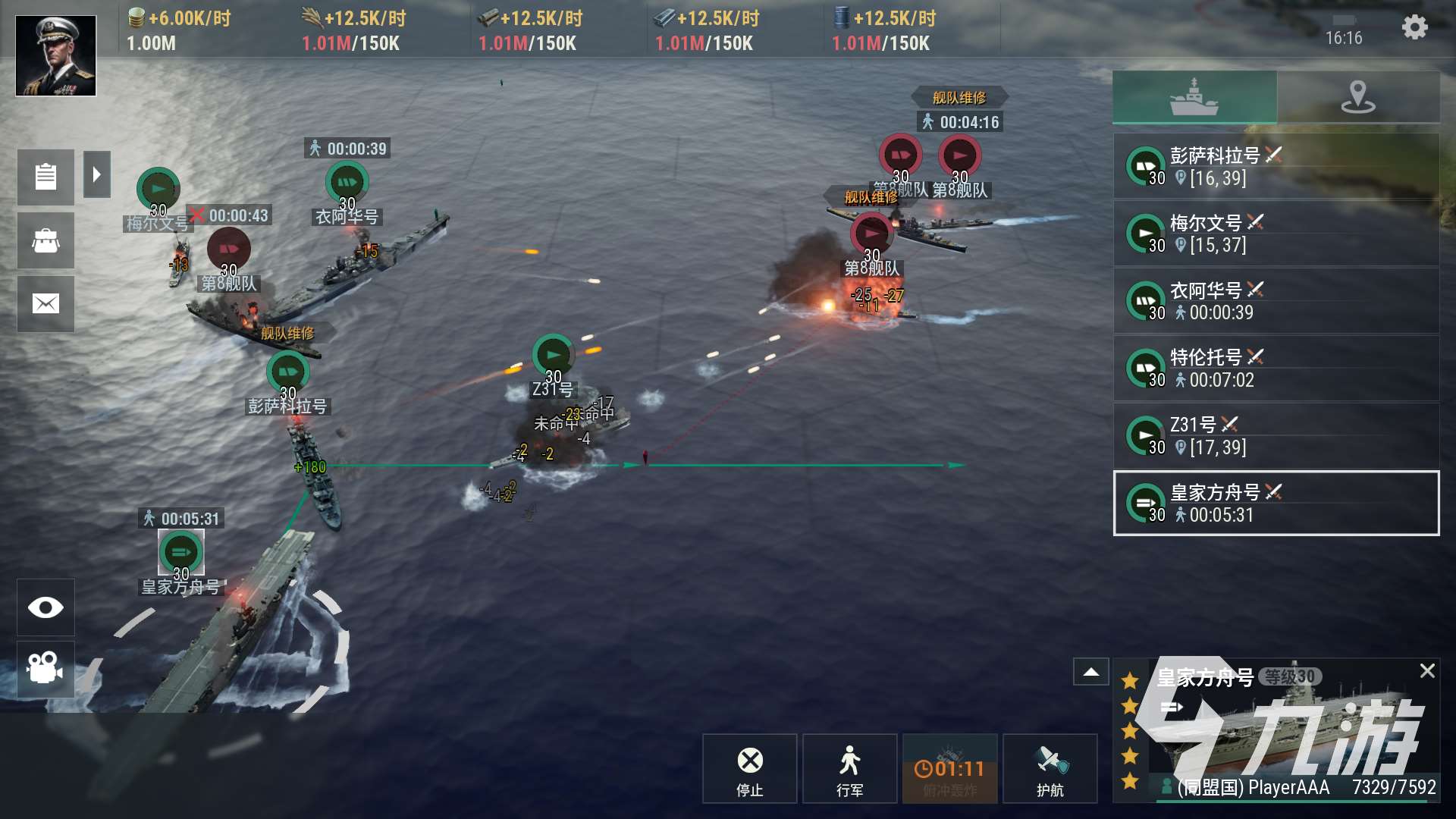
Task: Expand the side menu arrow
Action: pyautogui.click(x=97, y=175)
